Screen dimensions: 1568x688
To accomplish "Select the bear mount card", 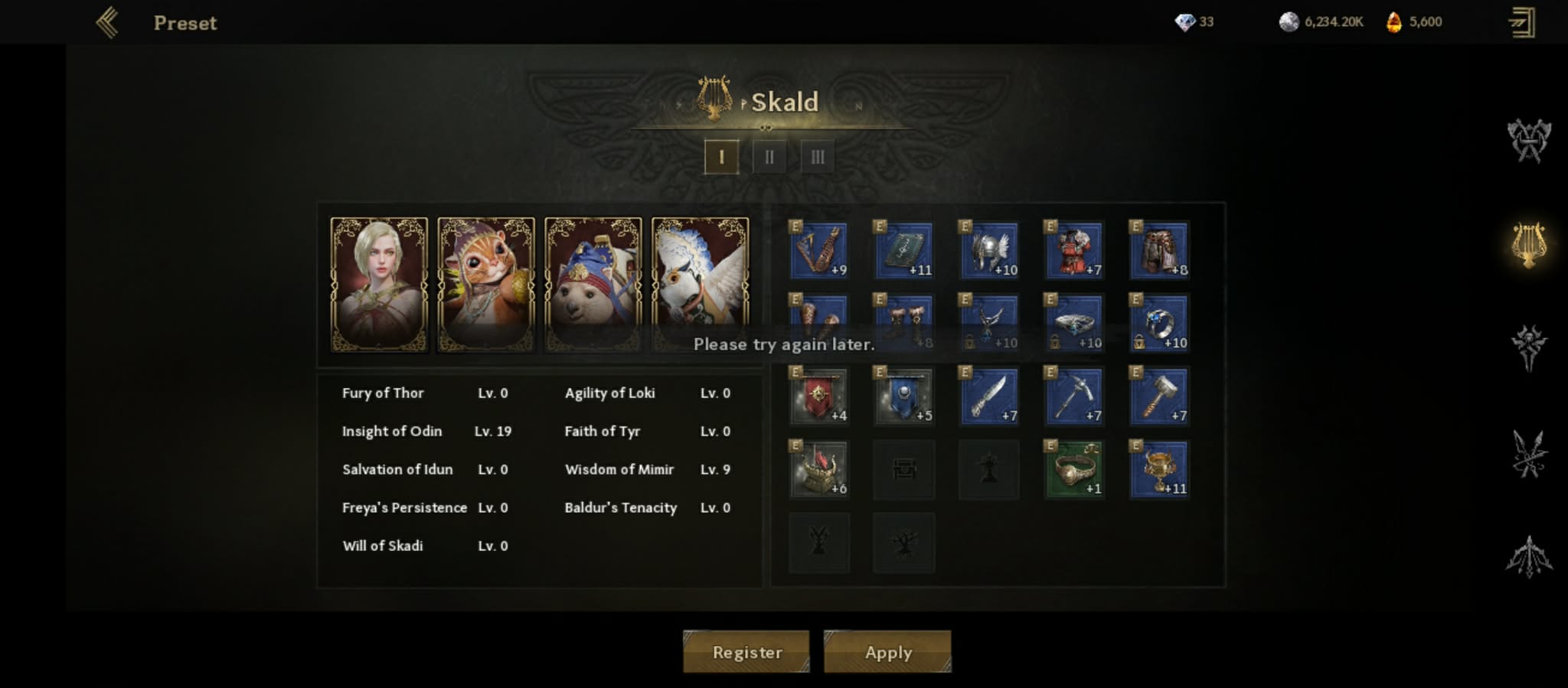I will coord(593,285).
